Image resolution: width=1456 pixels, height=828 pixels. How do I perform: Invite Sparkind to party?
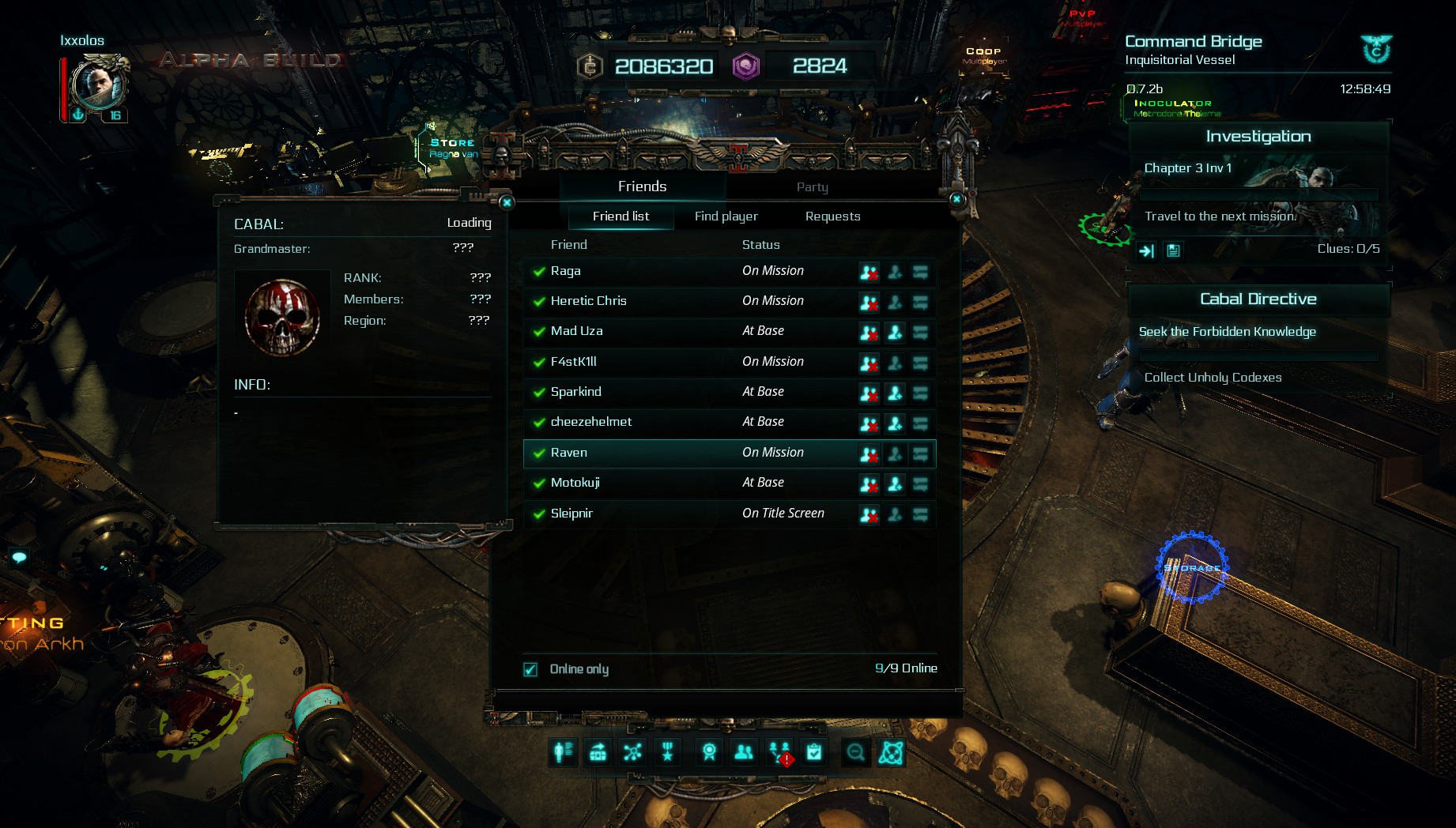click(x=895, y=393)
